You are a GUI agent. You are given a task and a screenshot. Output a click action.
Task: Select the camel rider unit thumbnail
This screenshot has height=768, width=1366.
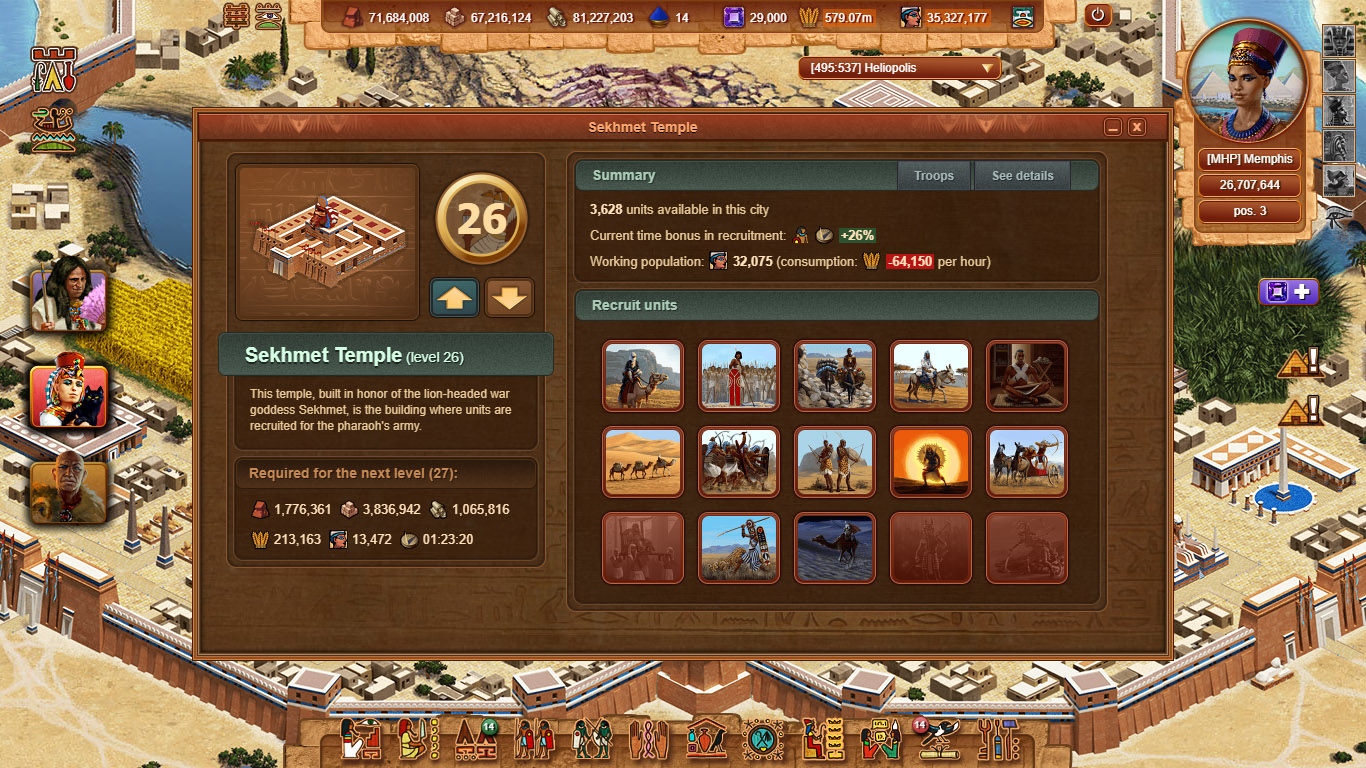[642, 377]
